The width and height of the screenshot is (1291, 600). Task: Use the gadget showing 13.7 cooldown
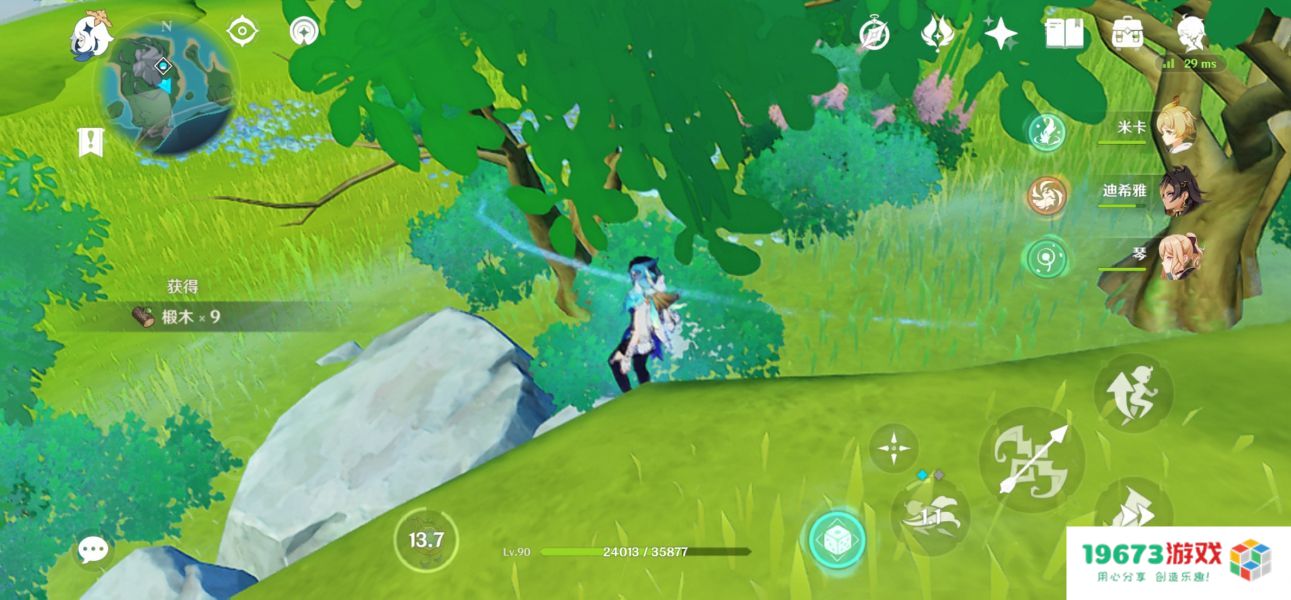coord(426,541)
